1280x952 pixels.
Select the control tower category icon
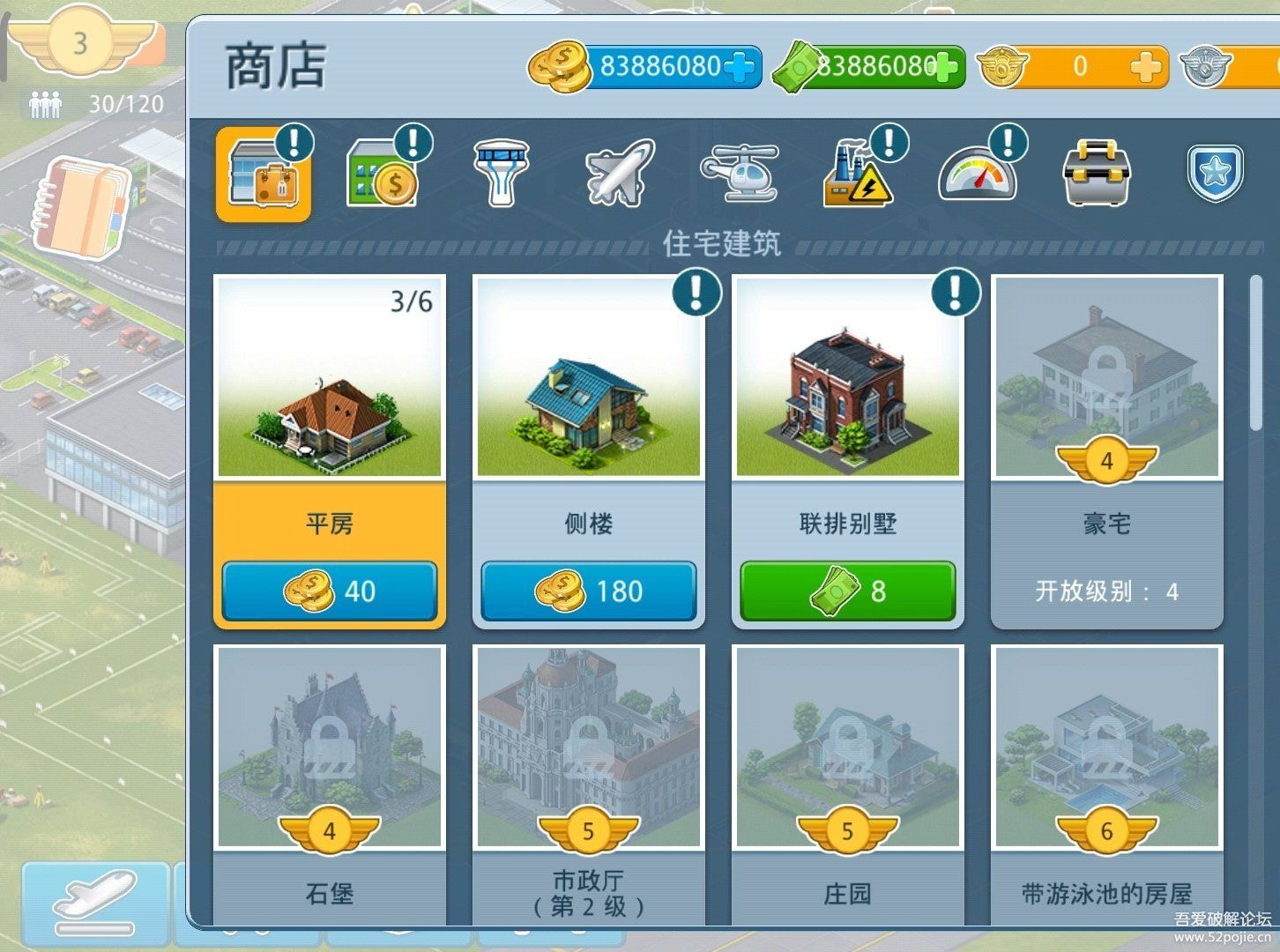coord(500,175)
